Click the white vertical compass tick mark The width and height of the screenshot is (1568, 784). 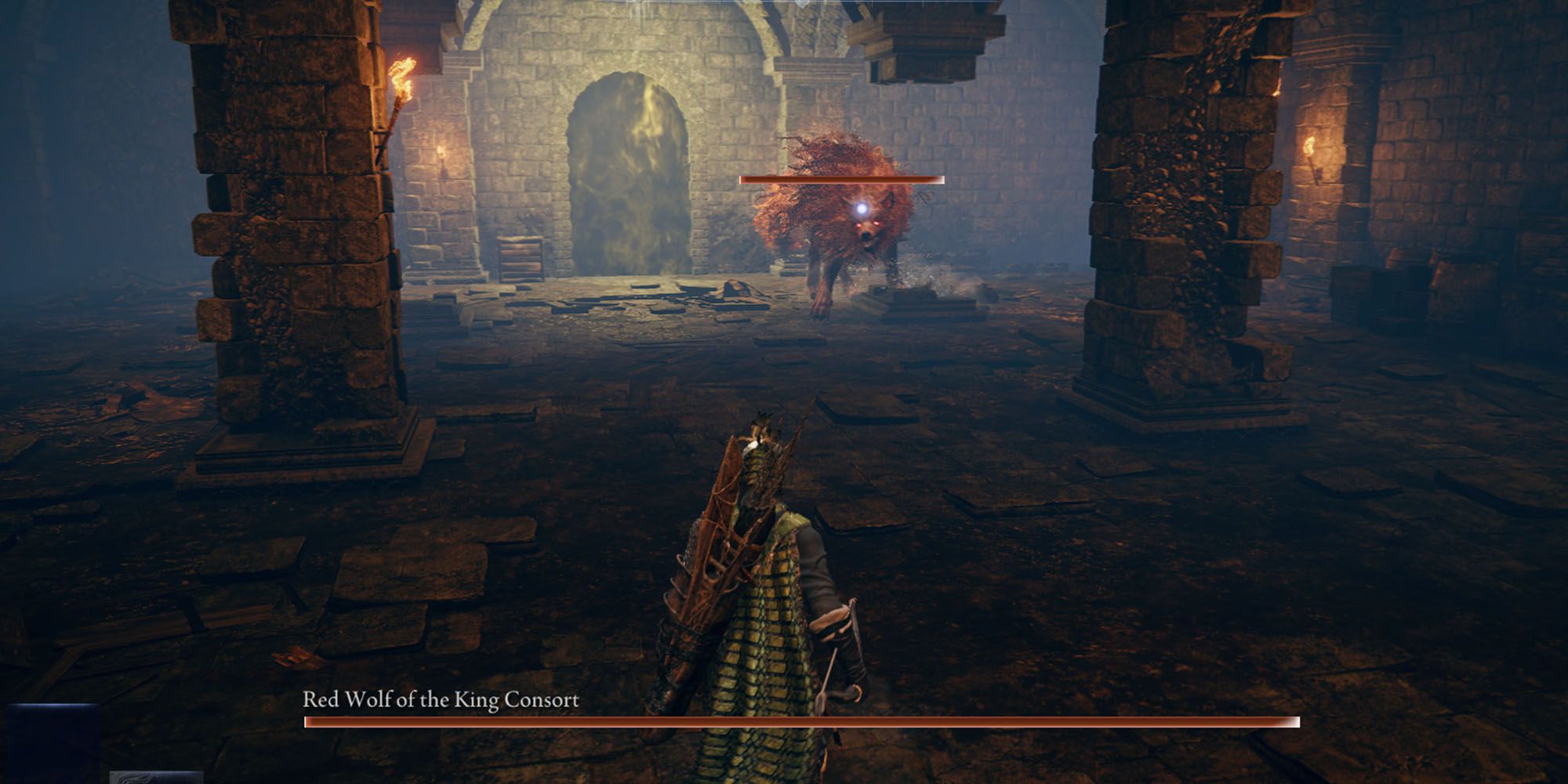point(643,6)
